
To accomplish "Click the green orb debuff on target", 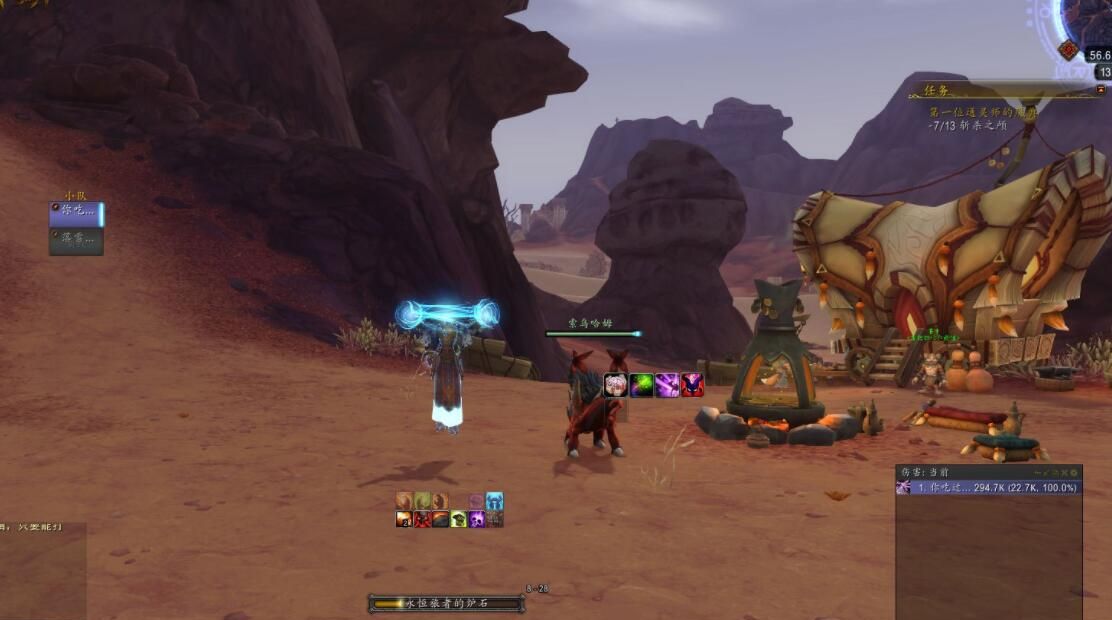I will pos(642,385).
